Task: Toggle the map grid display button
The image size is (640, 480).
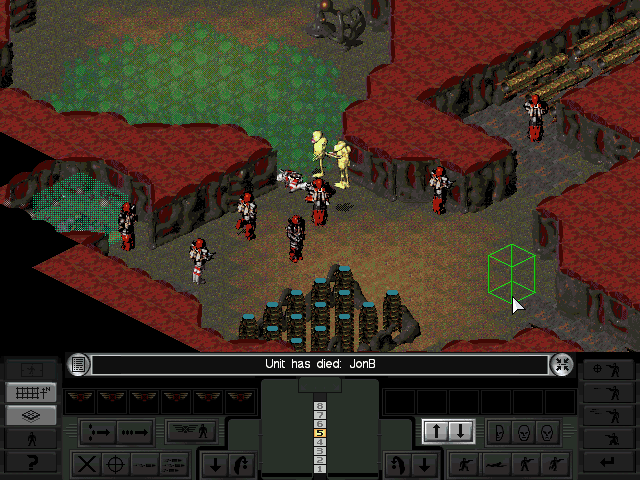Action: click(31, 393)
